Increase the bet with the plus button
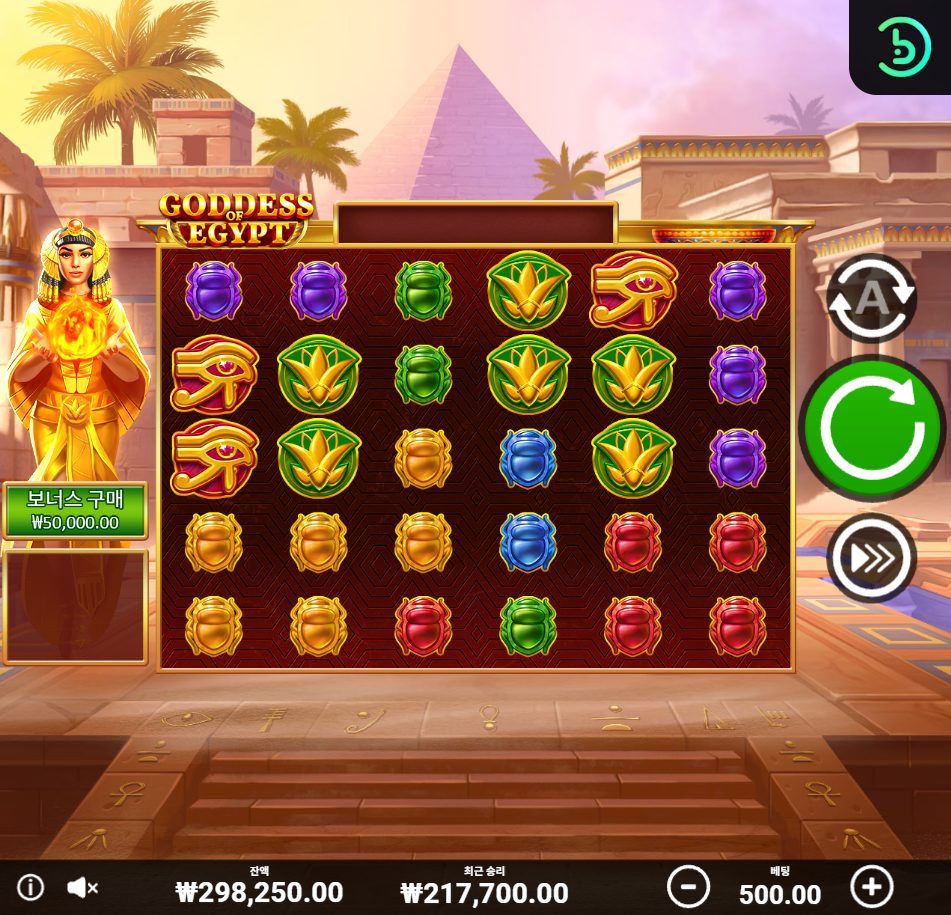Image resolution: width=951 pixels, height=915 pixels. pos(871,886)
